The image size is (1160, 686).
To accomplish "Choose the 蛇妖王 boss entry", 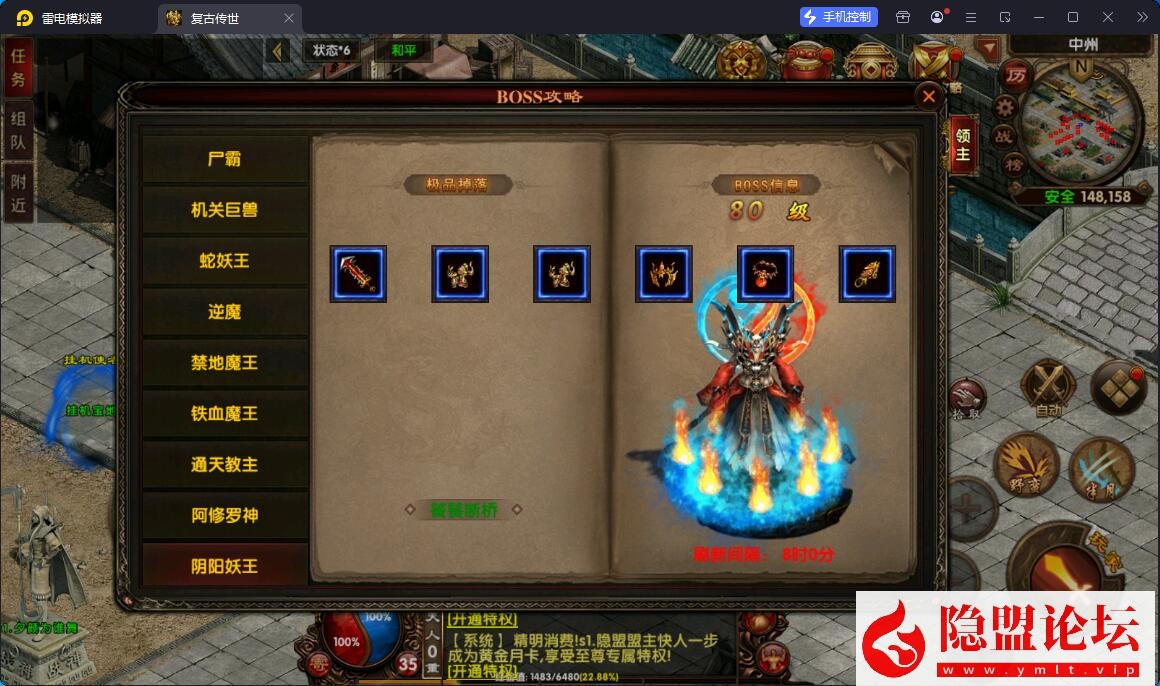I will coord(224,261).
